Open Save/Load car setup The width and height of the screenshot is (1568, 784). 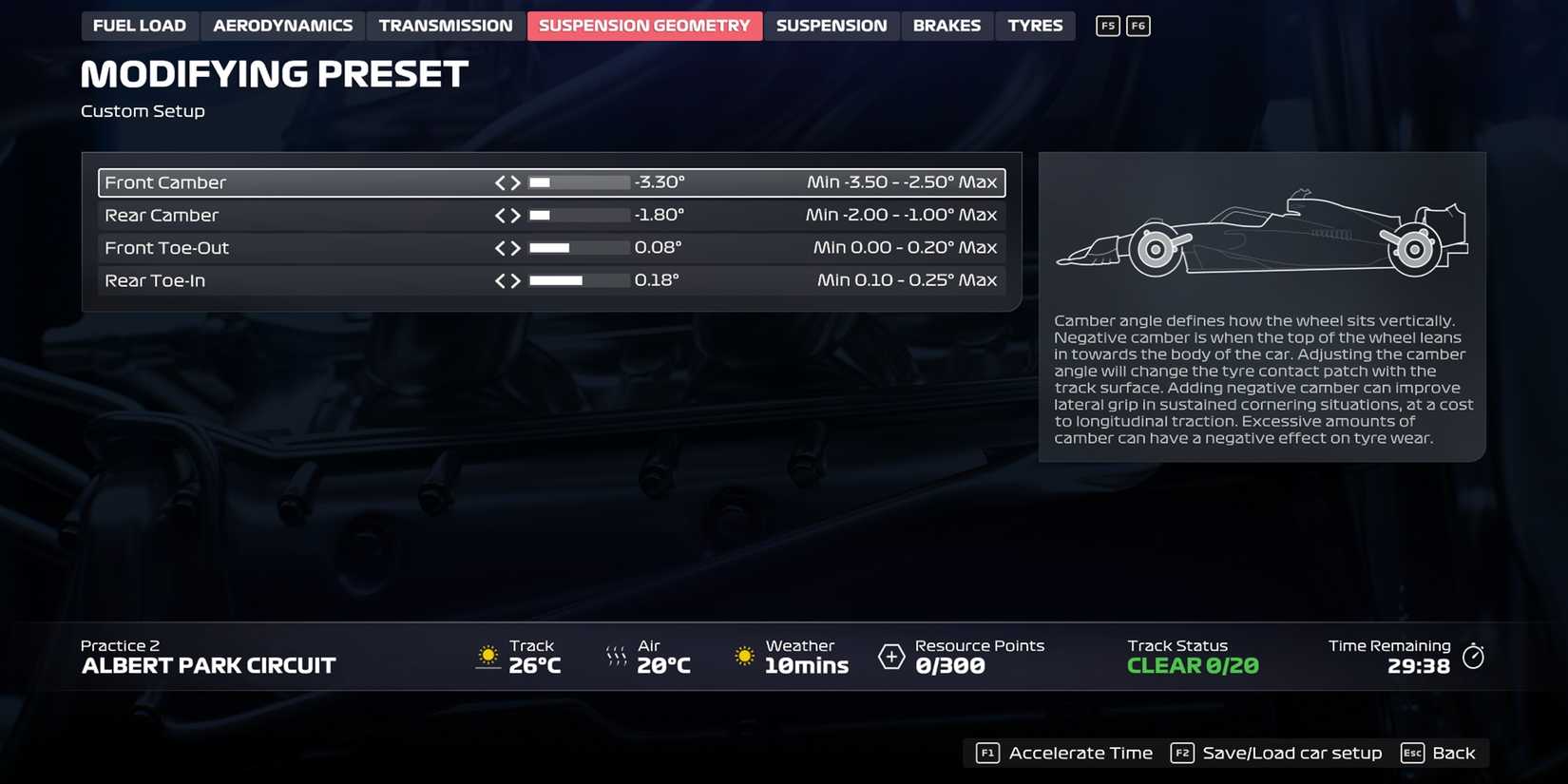pyautogui.click(x=1292, y=753)
